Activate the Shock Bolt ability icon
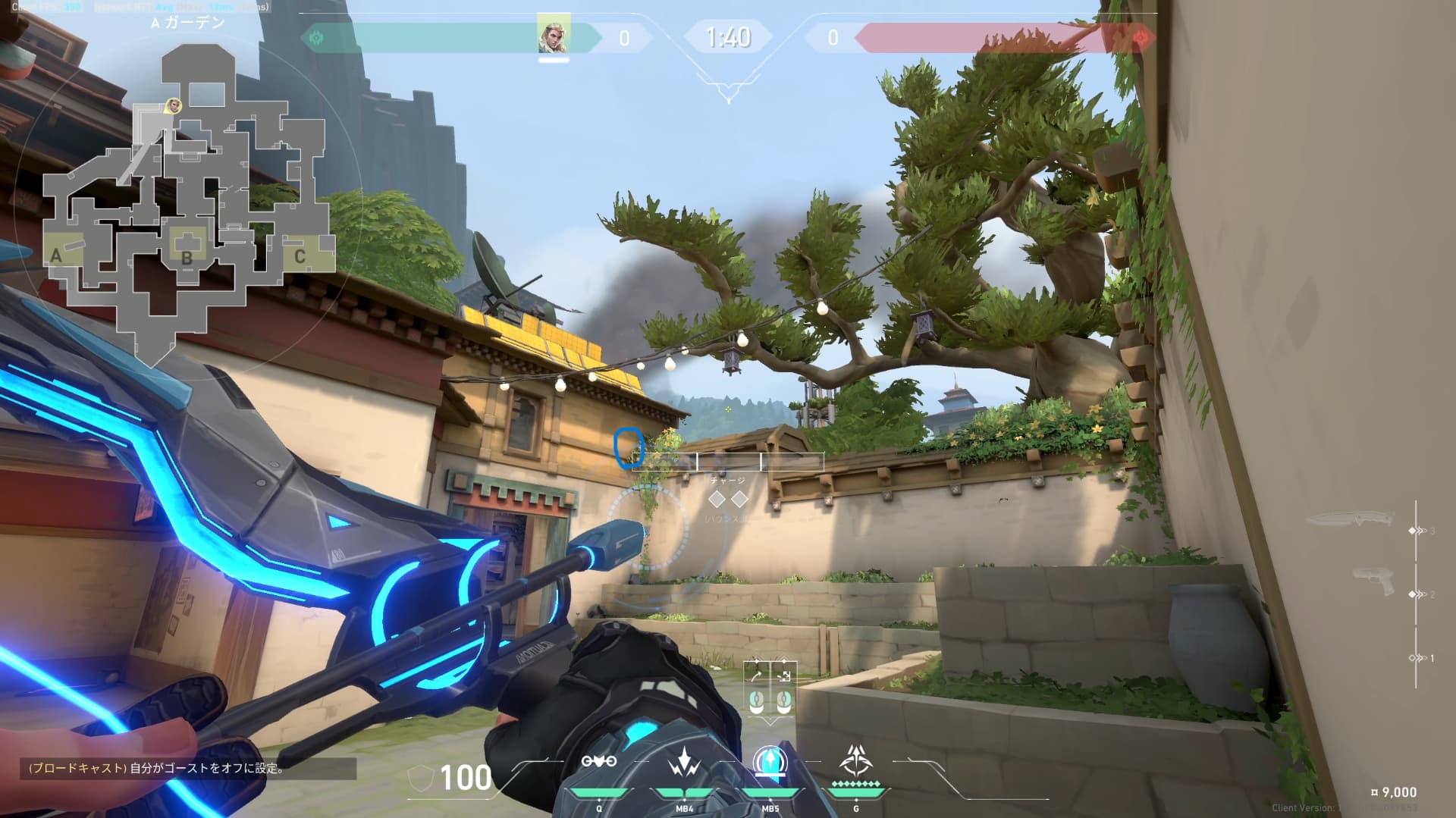The height and width of the screenshot is (818, 1456). click(684, 761)
